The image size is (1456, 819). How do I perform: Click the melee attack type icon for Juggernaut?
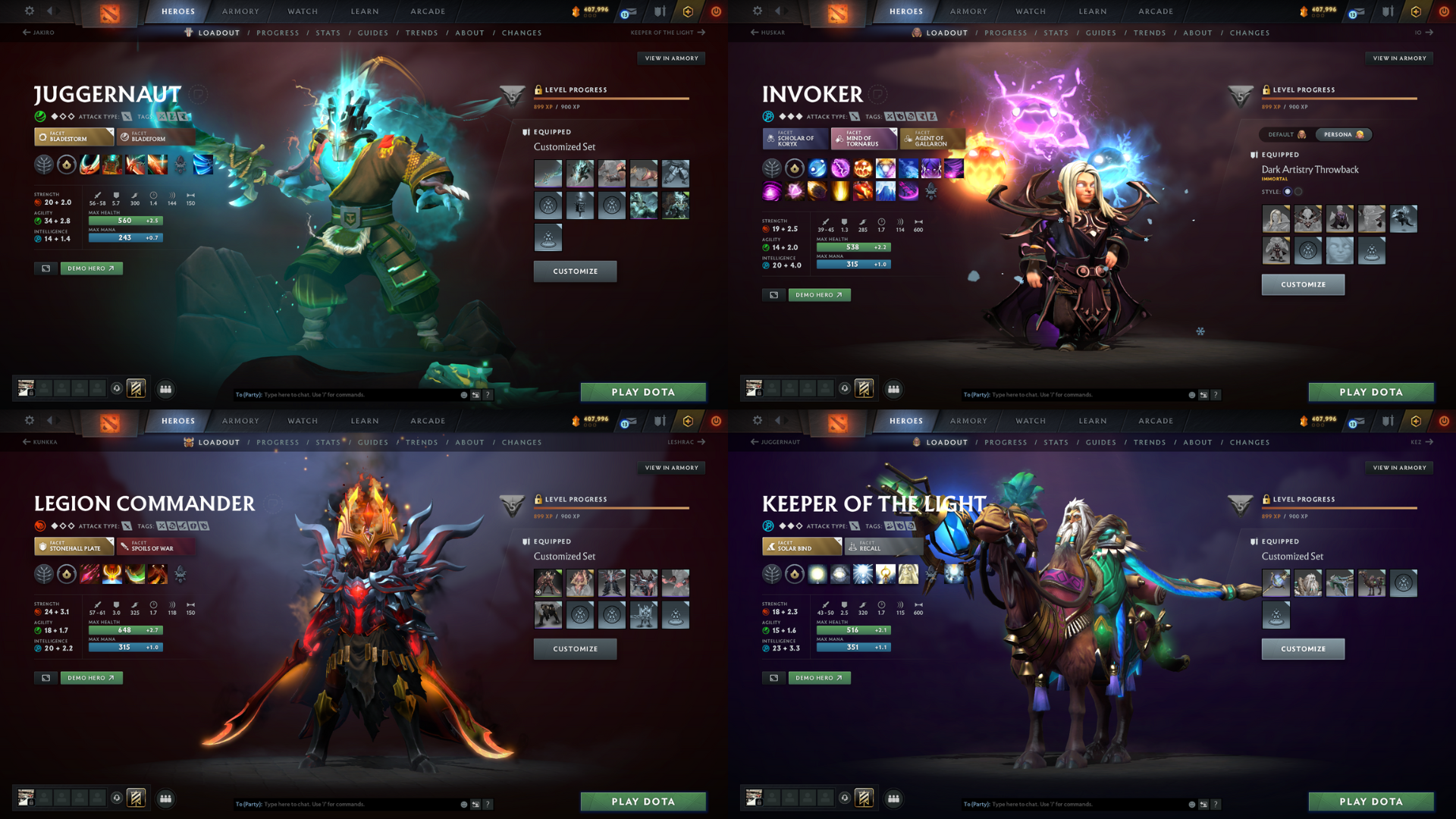coord(126,116)
